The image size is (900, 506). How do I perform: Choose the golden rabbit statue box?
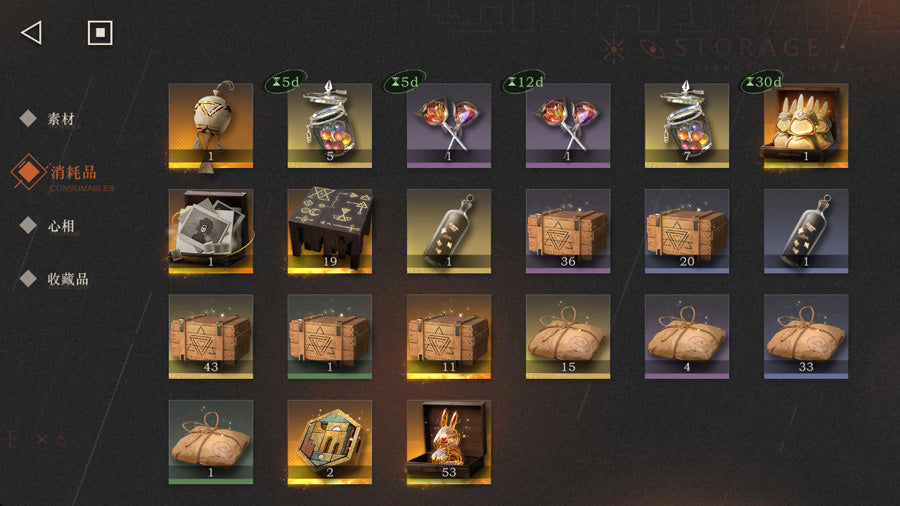click(x=448, y=441)
